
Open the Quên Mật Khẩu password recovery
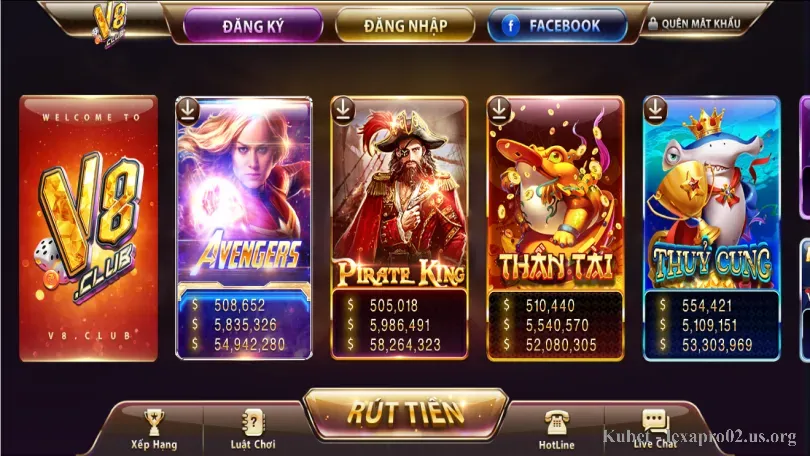[x=694, y=23]
